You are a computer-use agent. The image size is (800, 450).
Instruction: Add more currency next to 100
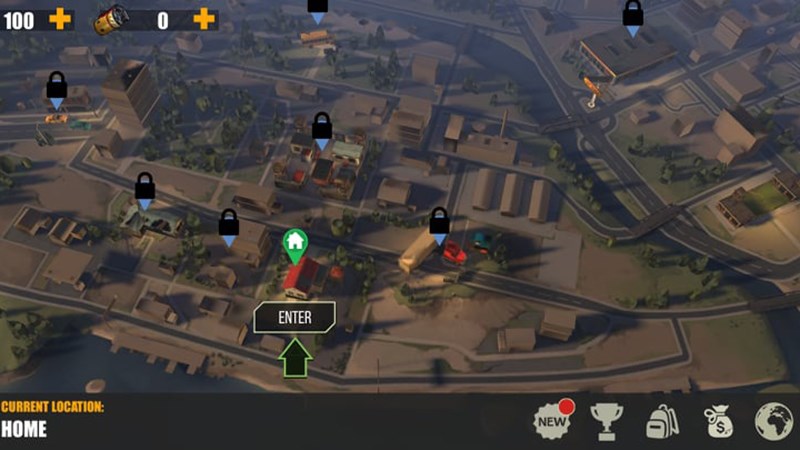click(x=60, y=18)
